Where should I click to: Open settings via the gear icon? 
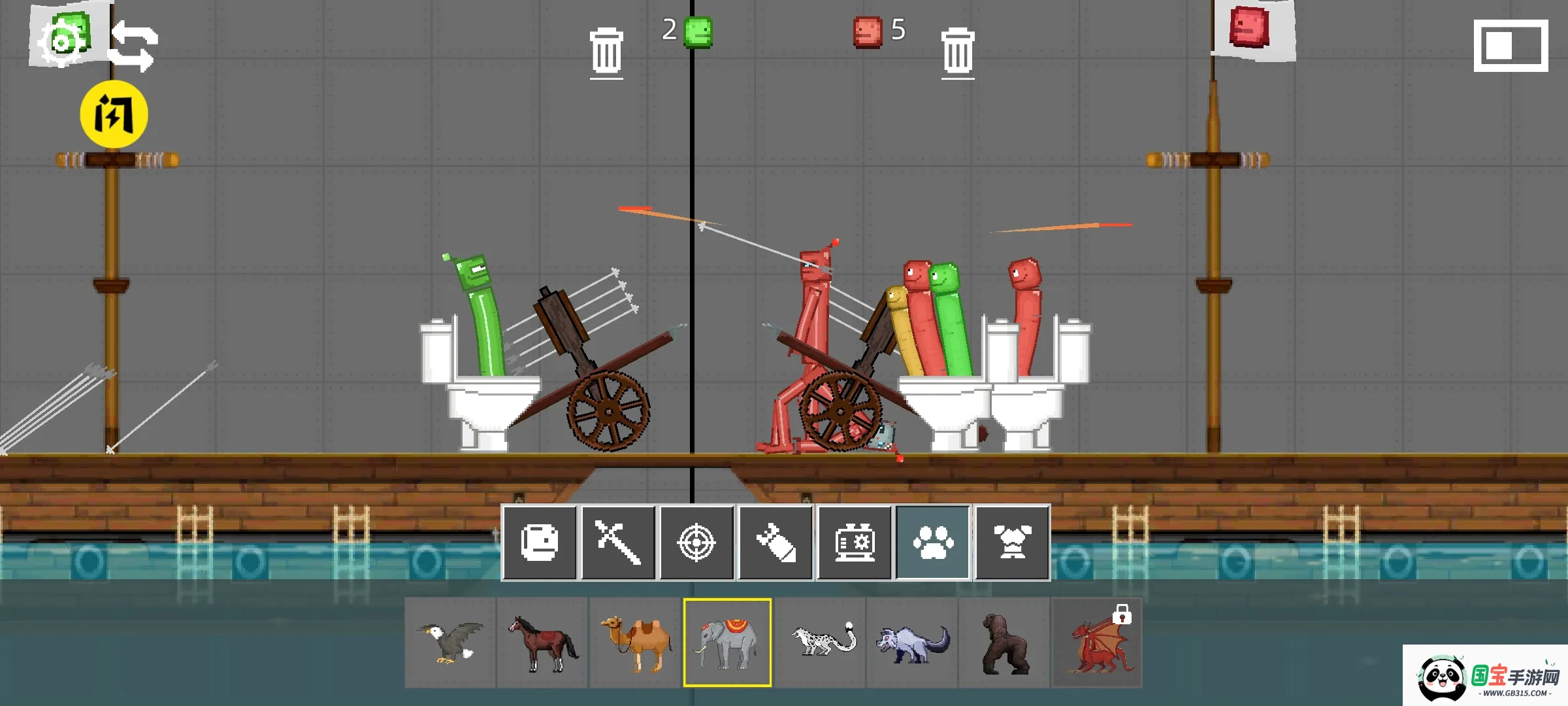coord(61,42)
